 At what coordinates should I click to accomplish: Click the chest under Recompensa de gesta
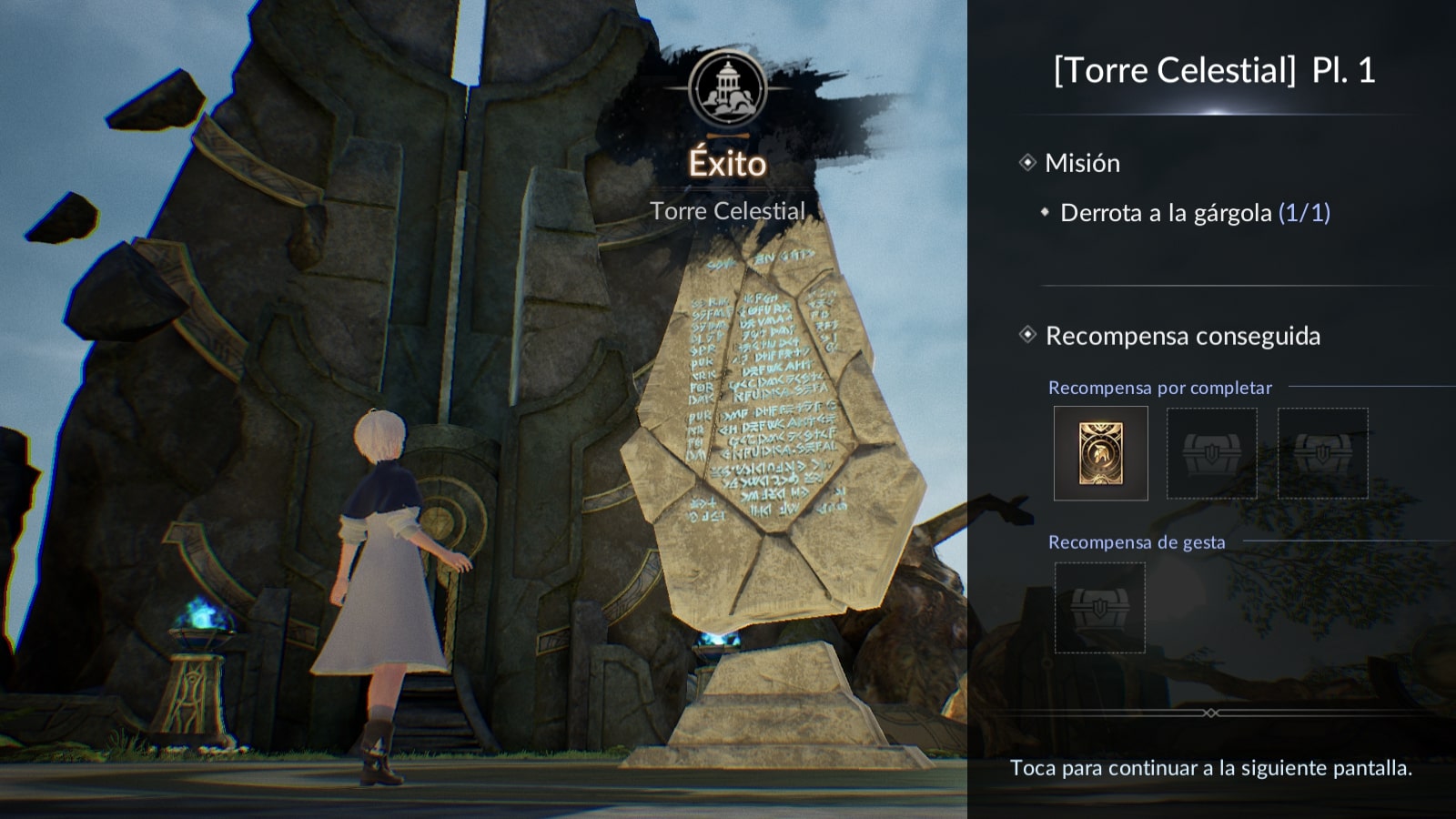(x=1099, y=608)
